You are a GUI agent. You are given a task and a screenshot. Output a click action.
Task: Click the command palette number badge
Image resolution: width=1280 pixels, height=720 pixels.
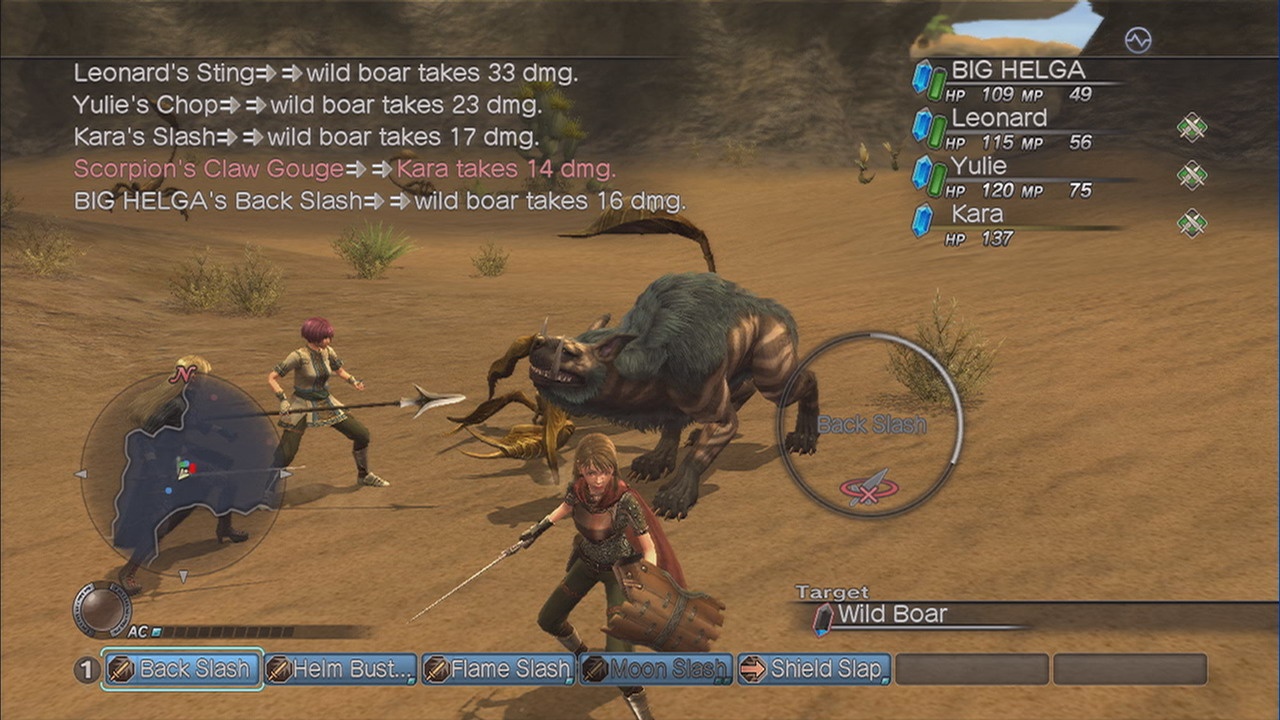(87, 669)
